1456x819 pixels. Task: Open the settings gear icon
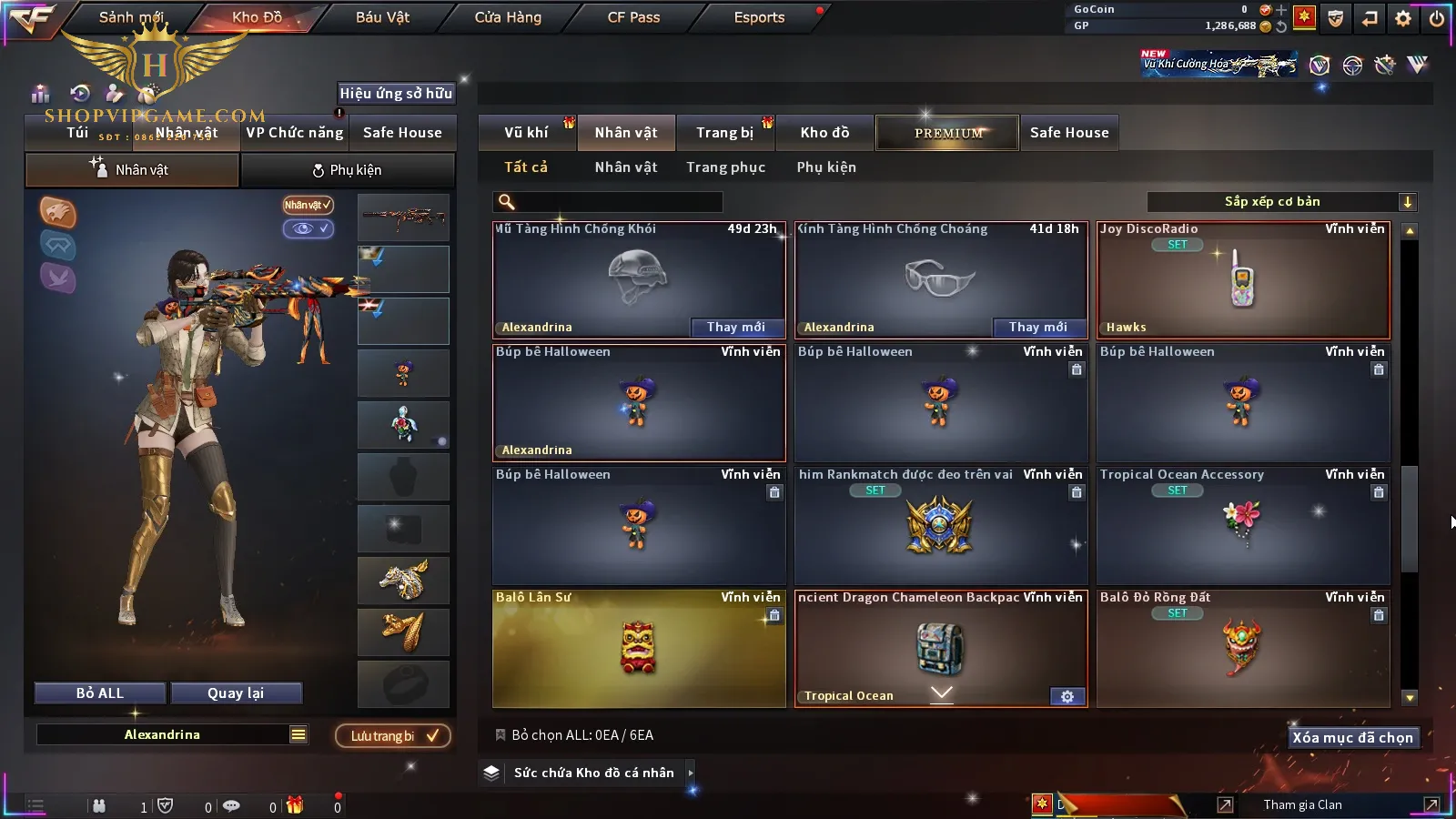pyautogui.click(x=1403, y=18)
